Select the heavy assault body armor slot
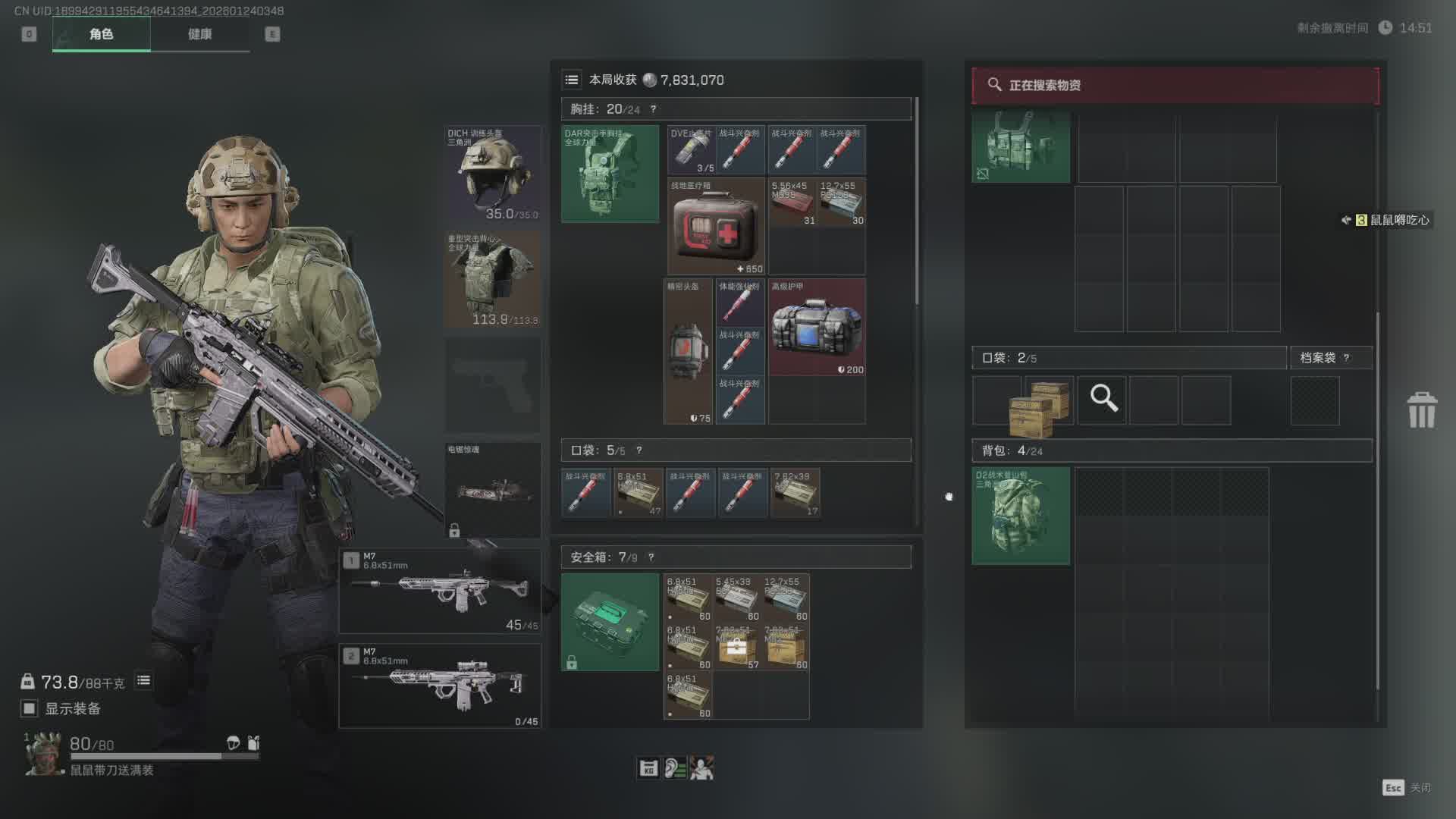 point(492,280)
